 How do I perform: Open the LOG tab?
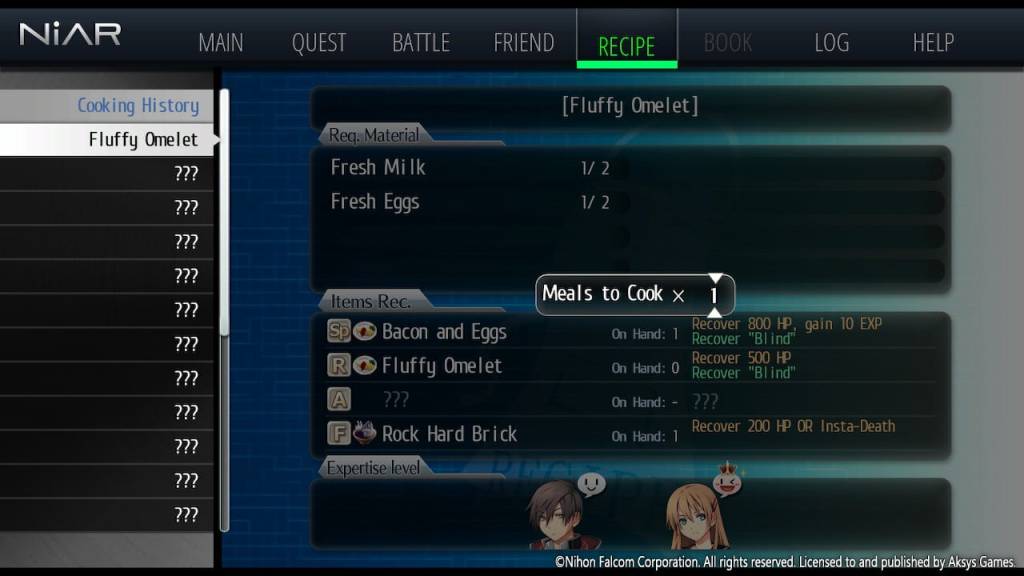831,43
